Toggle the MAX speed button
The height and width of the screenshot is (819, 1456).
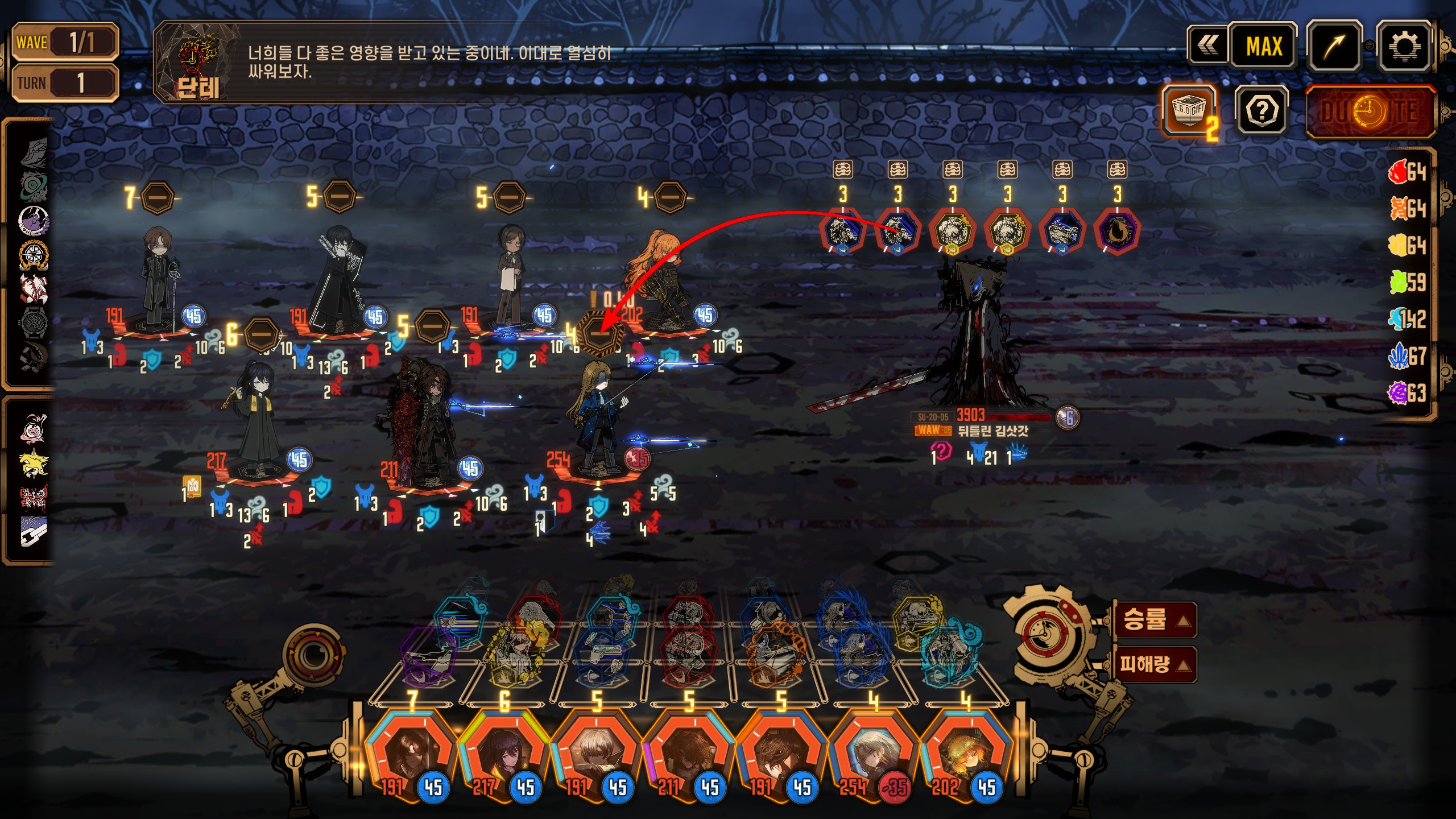point(1264,46)
